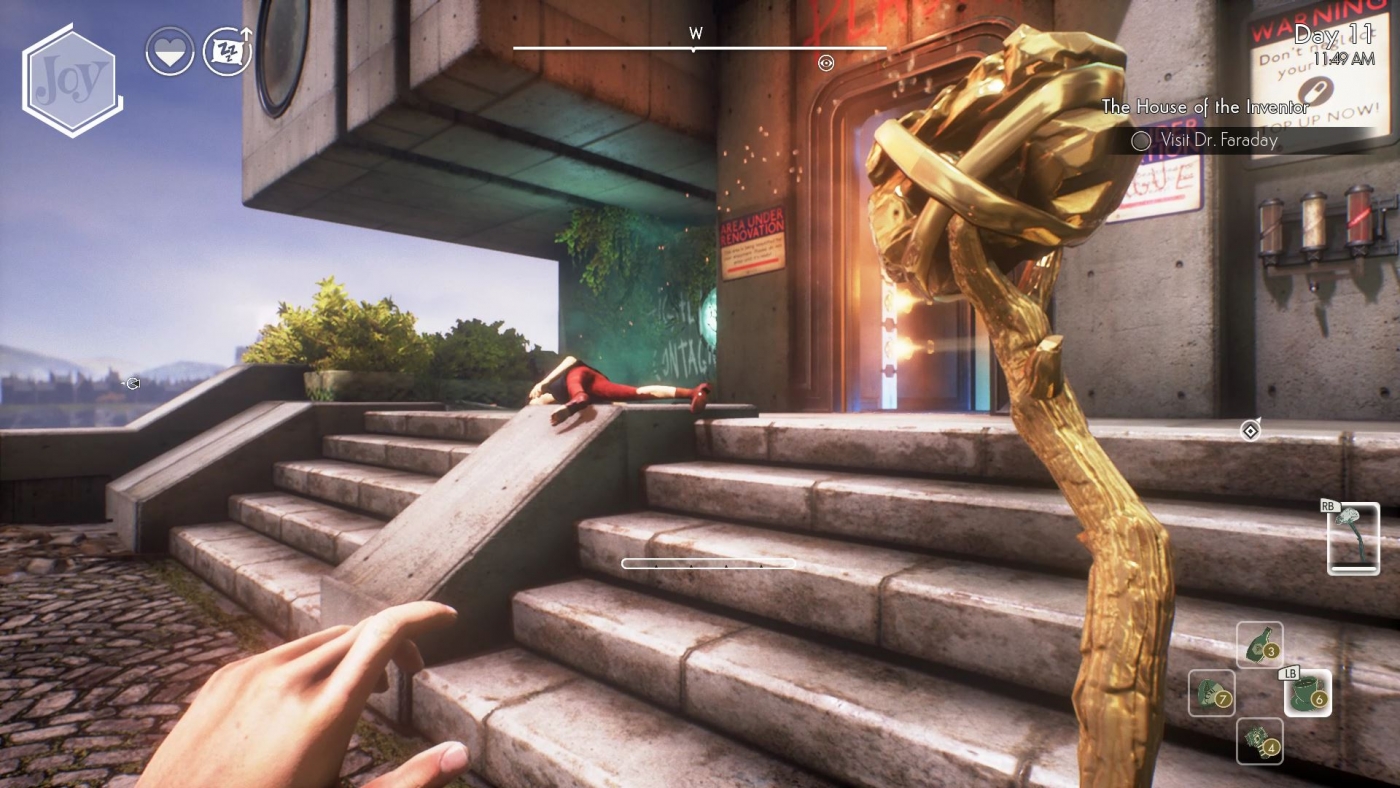Use the teacup item in the LB slot
1400x788 pixels.
click(1306, 693)
